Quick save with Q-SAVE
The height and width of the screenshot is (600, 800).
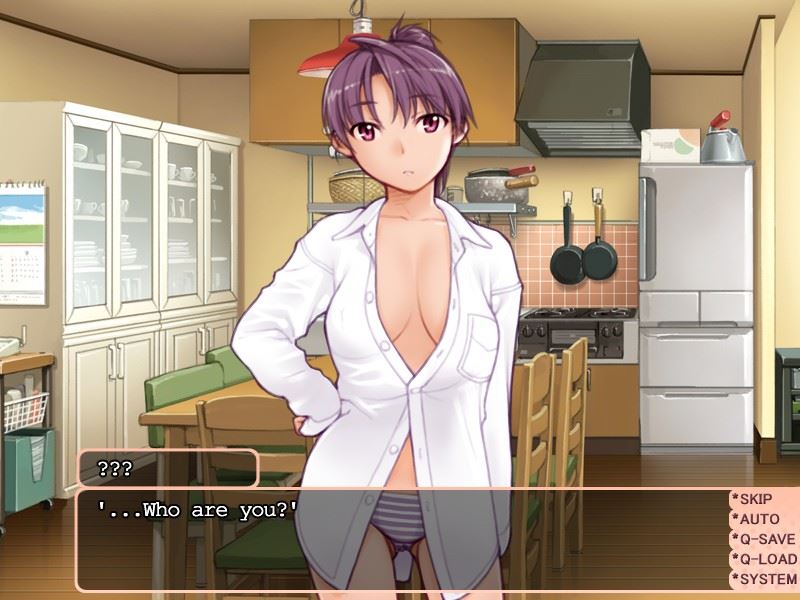point(762,539)
